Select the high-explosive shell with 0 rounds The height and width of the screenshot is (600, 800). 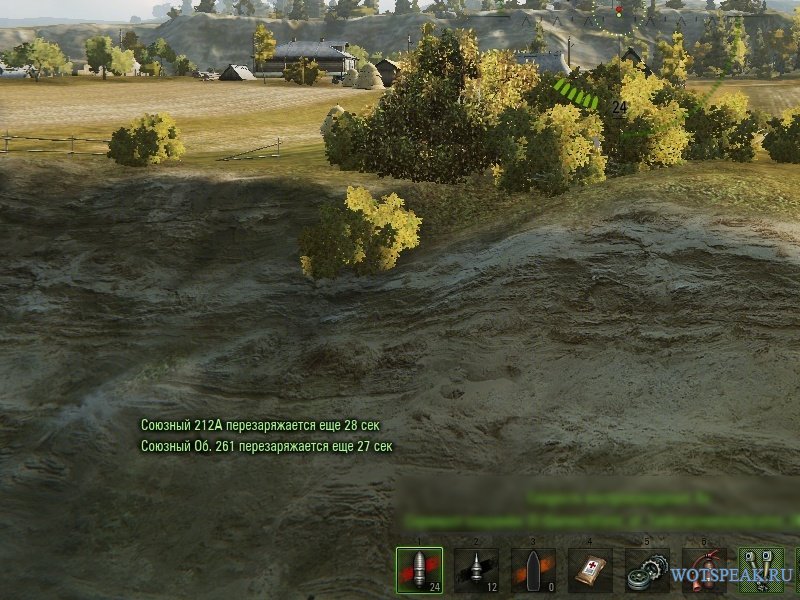click(x=533, y=571)
